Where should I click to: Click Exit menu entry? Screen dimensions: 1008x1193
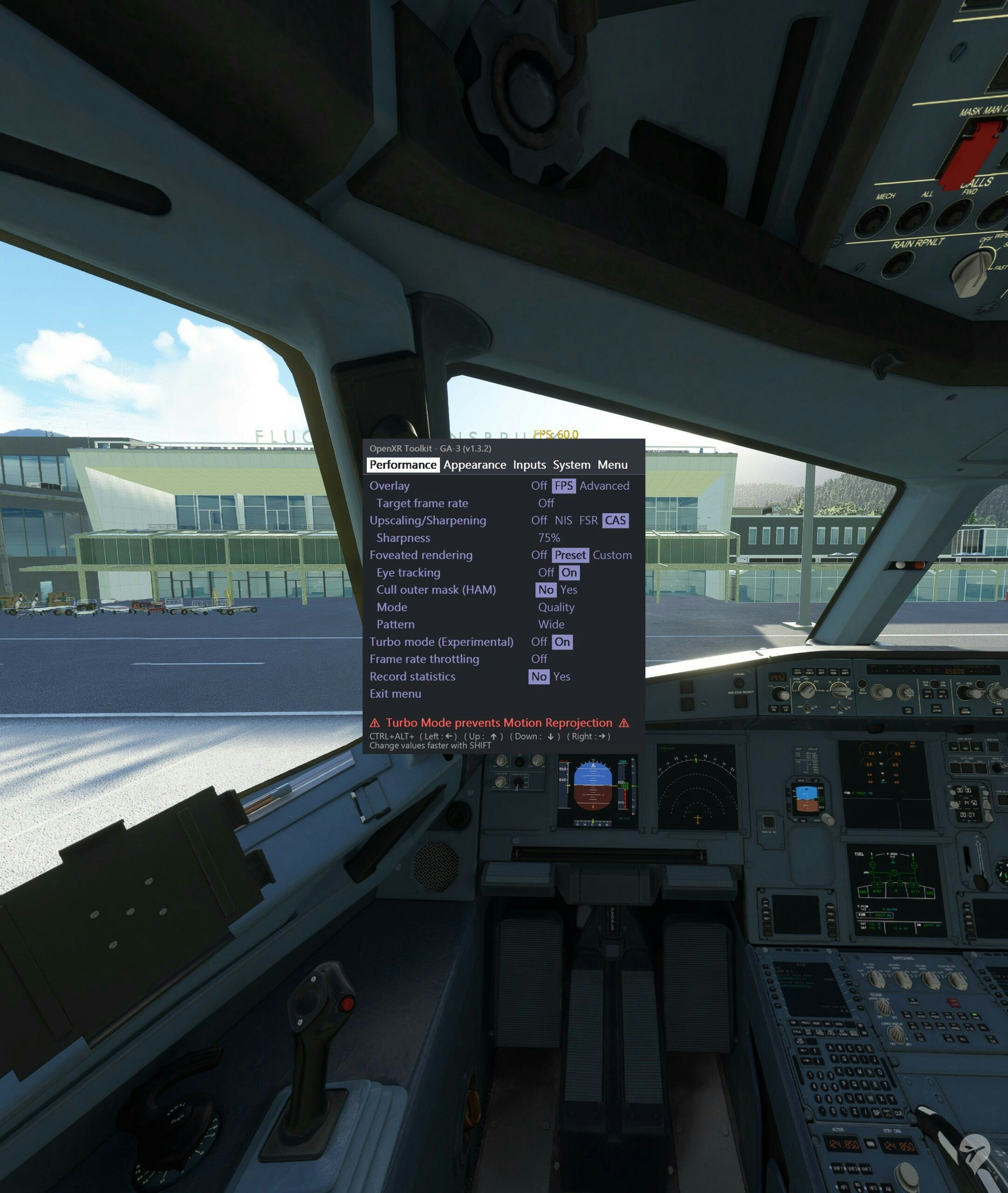click(x=396, y=693)
